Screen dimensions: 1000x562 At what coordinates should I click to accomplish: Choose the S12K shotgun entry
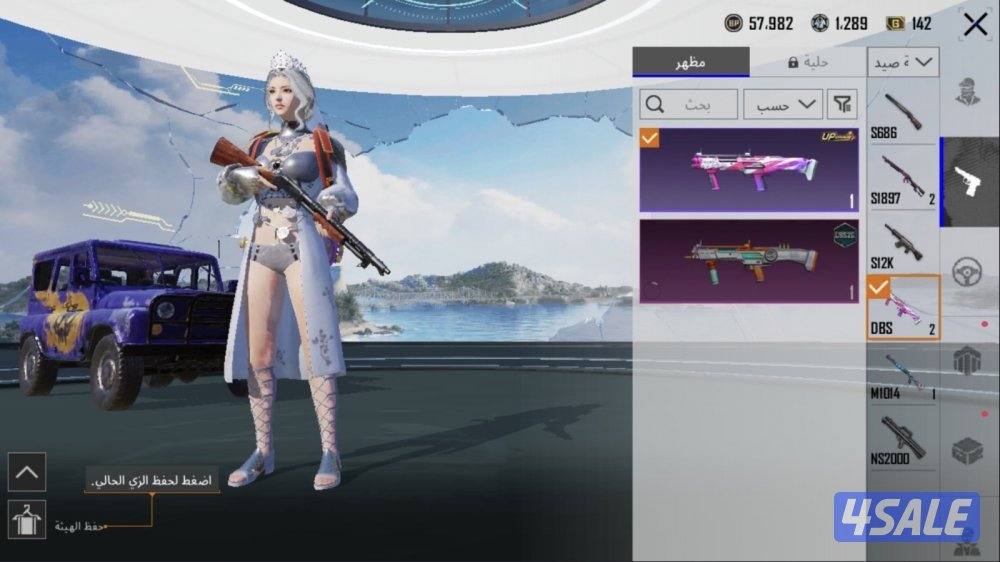902,243
